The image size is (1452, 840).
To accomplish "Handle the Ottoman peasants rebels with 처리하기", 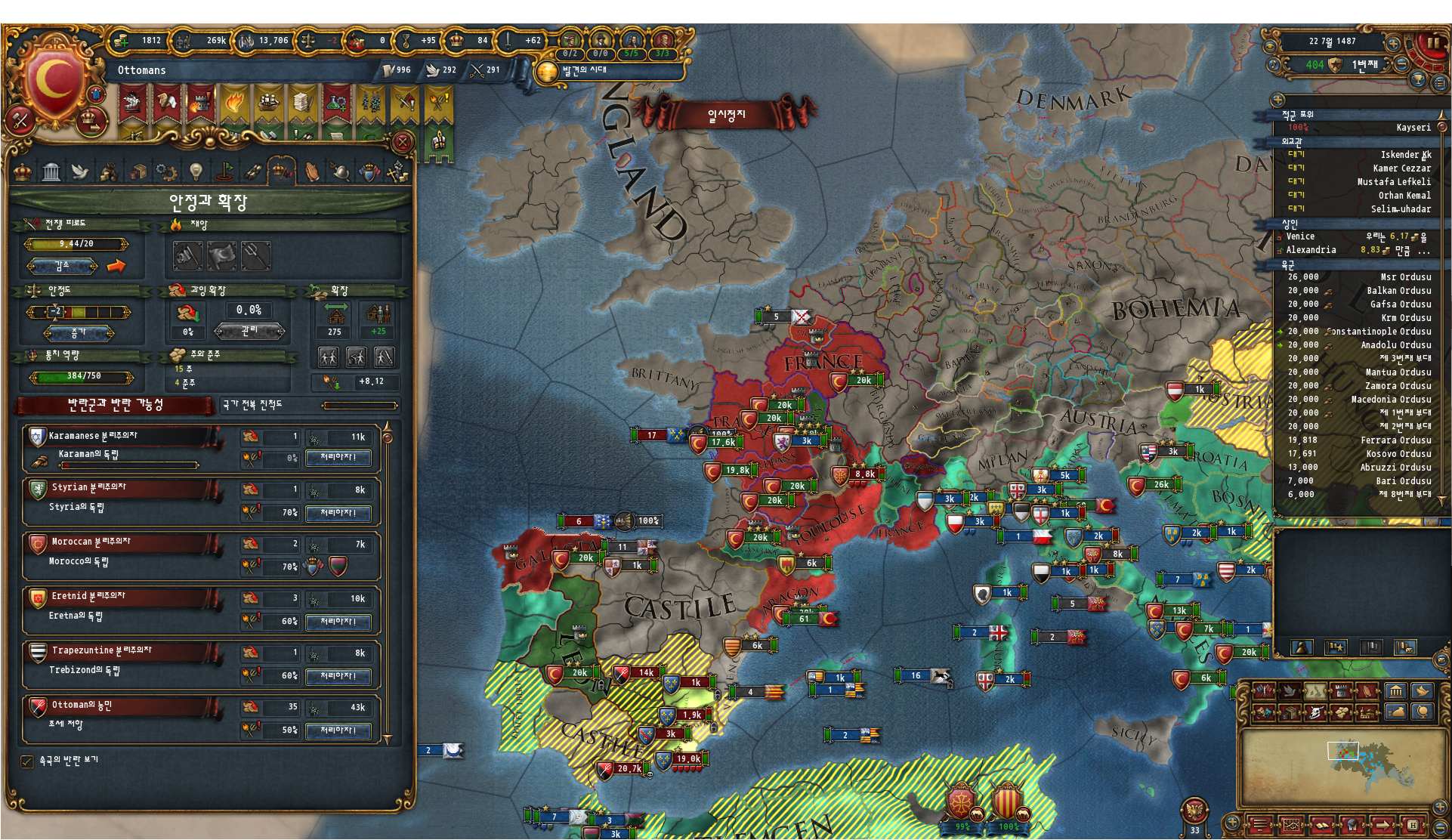I will pyautogui.click(x=338, y=730).
